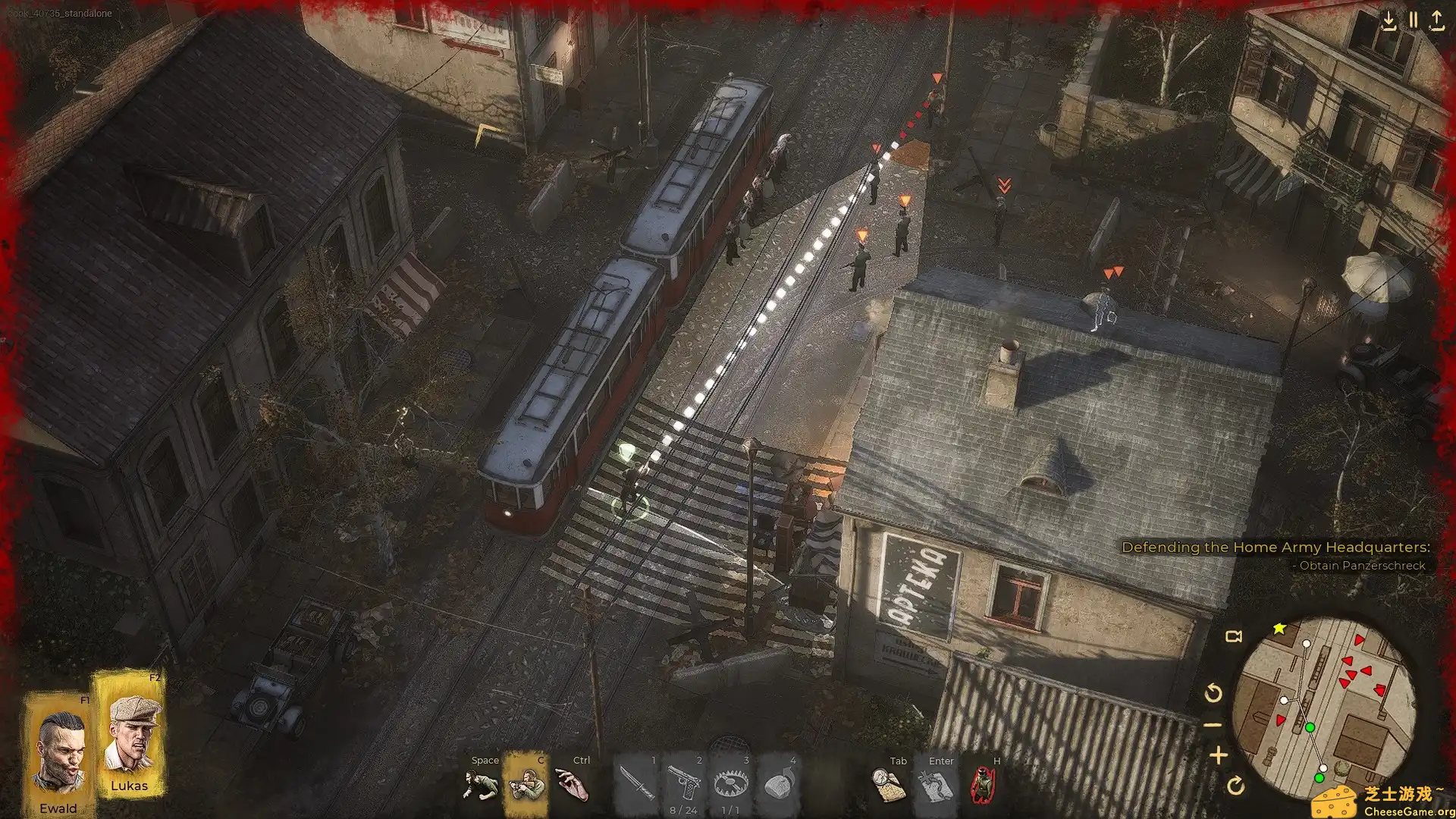Select the interact hand icon (Ctrl)
1456x819 pixels.
[x=570, y=784]
